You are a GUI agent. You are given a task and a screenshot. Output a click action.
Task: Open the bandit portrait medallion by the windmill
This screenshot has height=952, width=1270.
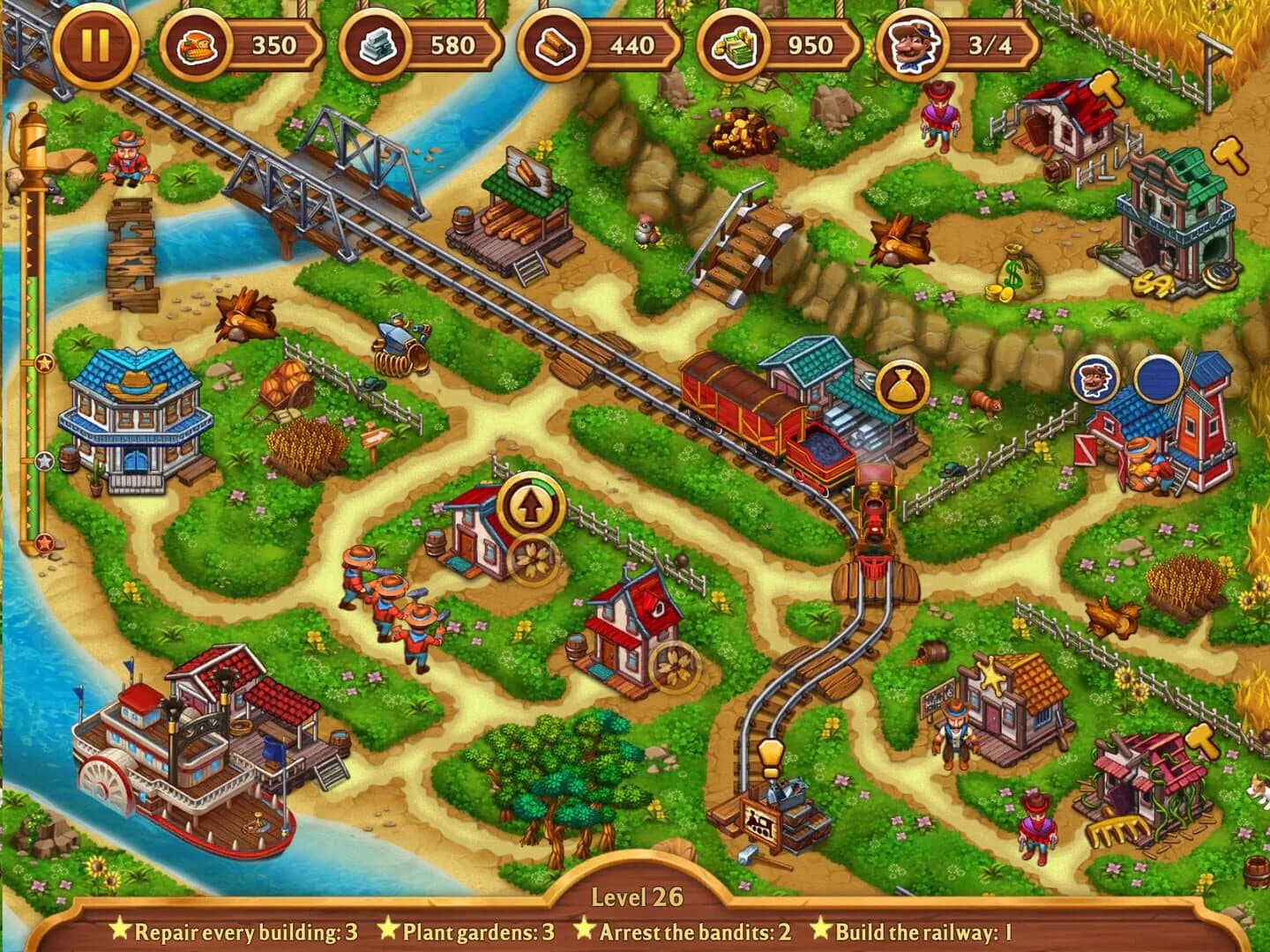pos(1095,377)
